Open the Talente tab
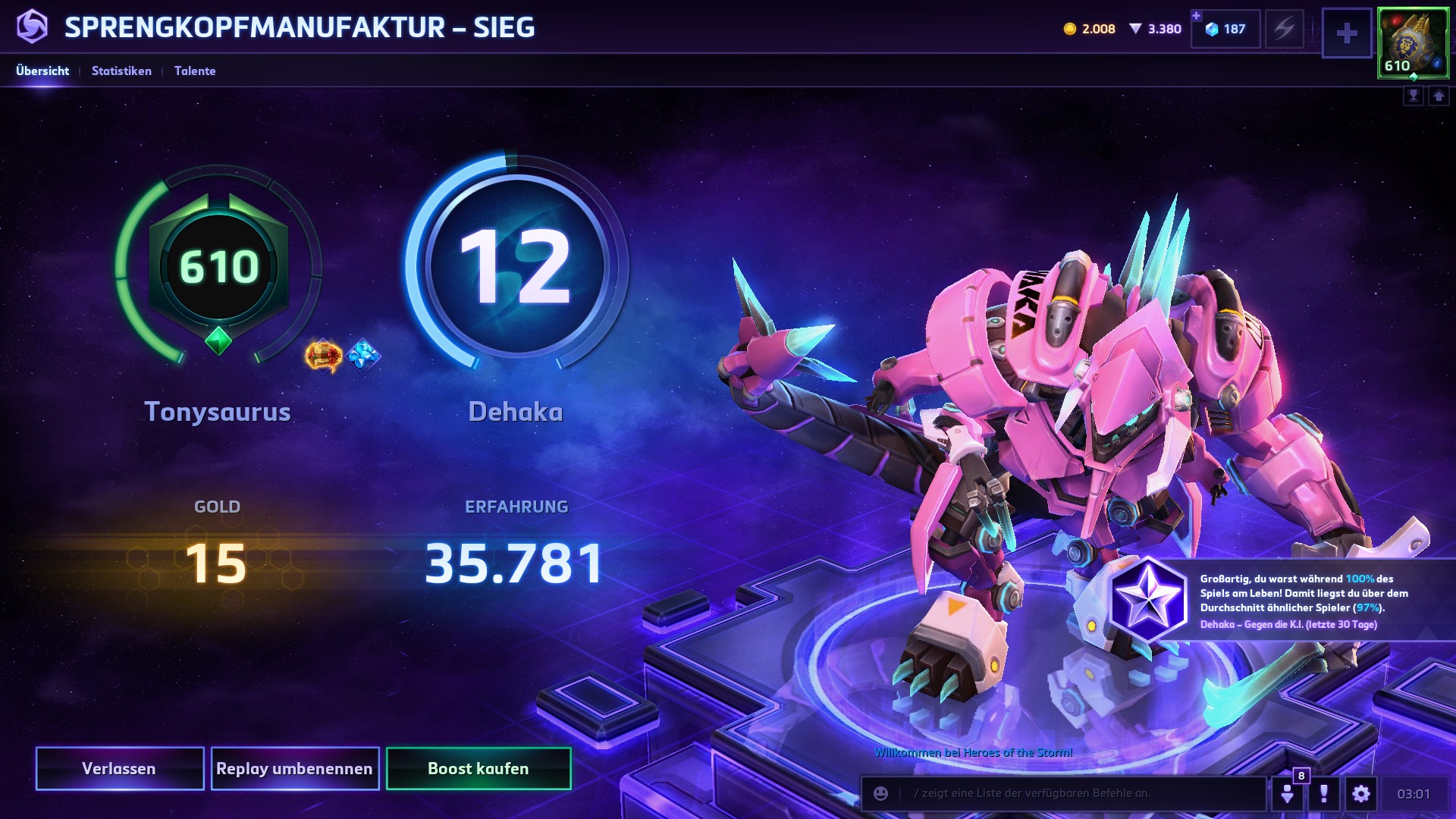Image resolution: width=1456 pixels, height=819 pixels. (195, 71)
